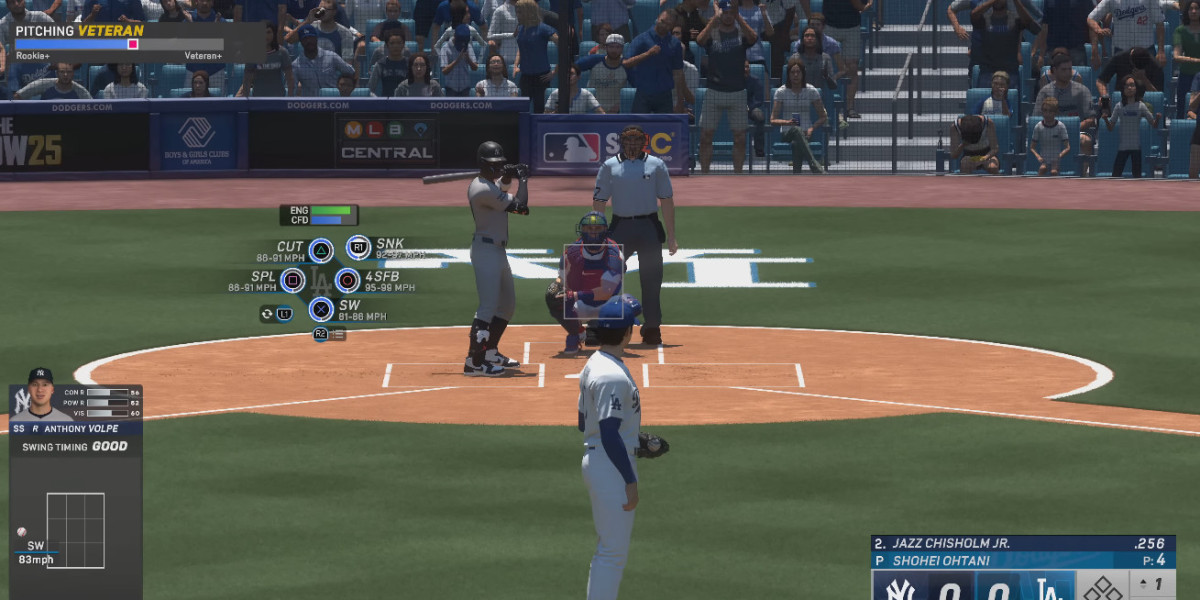
Task: Pick the SPL splitter pitch
Action: [293, 281]
